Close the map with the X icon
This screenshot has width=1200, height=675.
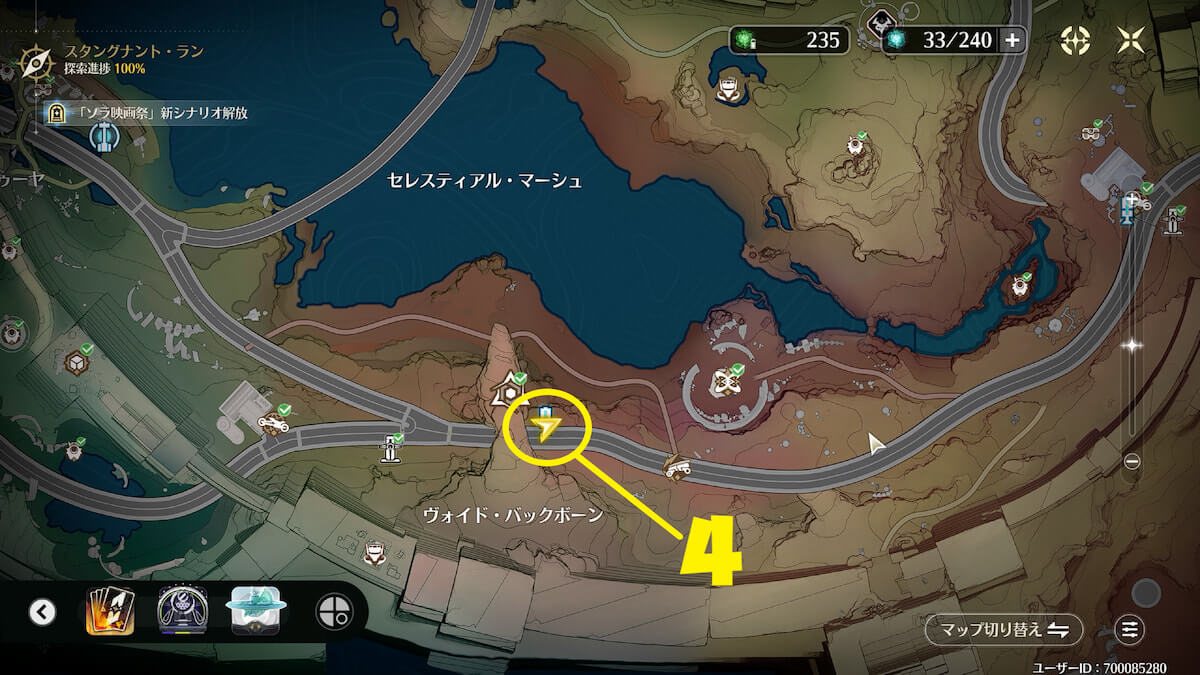tap(1132, 40)
